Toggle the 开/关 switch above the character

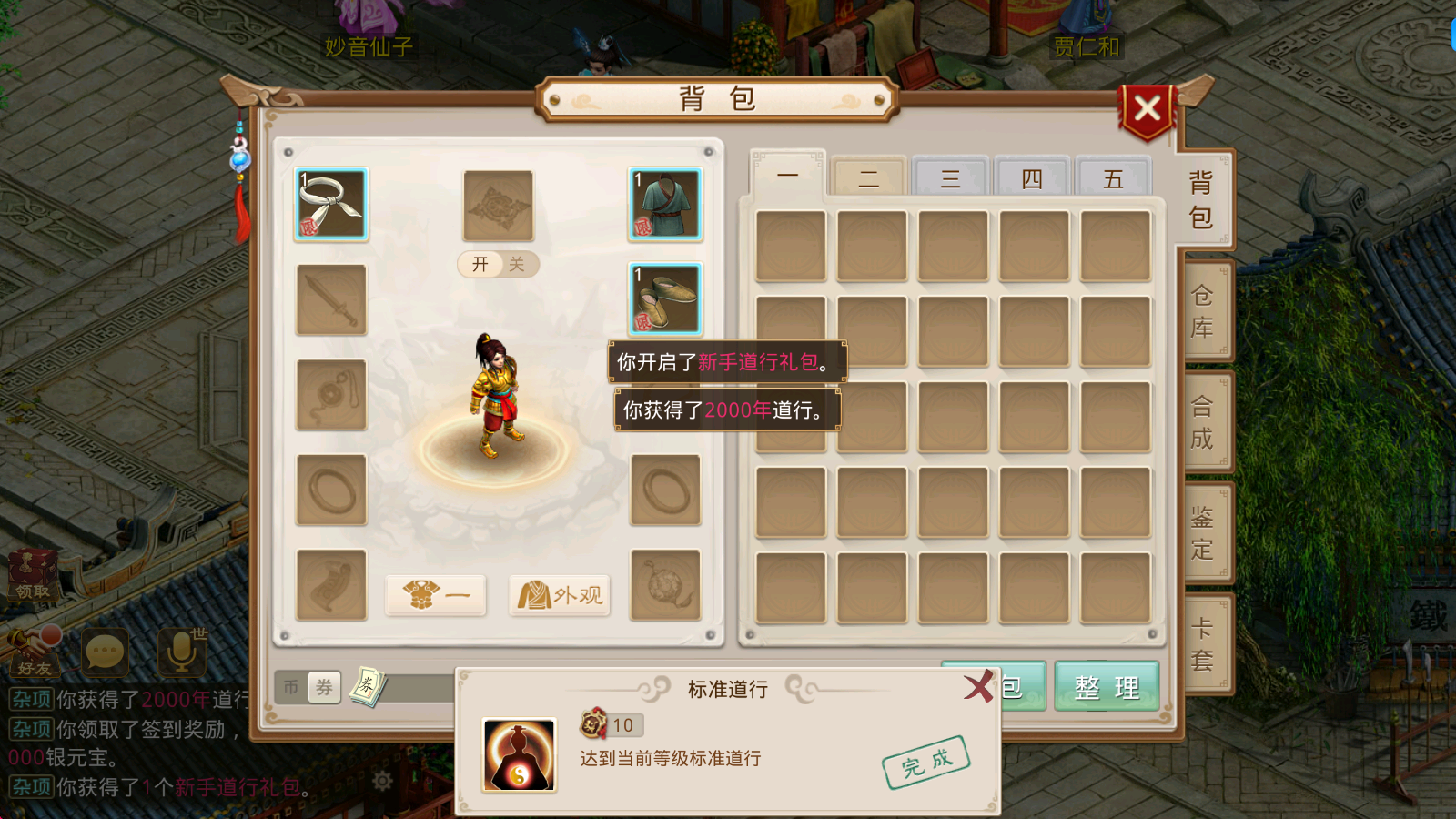[499, 265]
